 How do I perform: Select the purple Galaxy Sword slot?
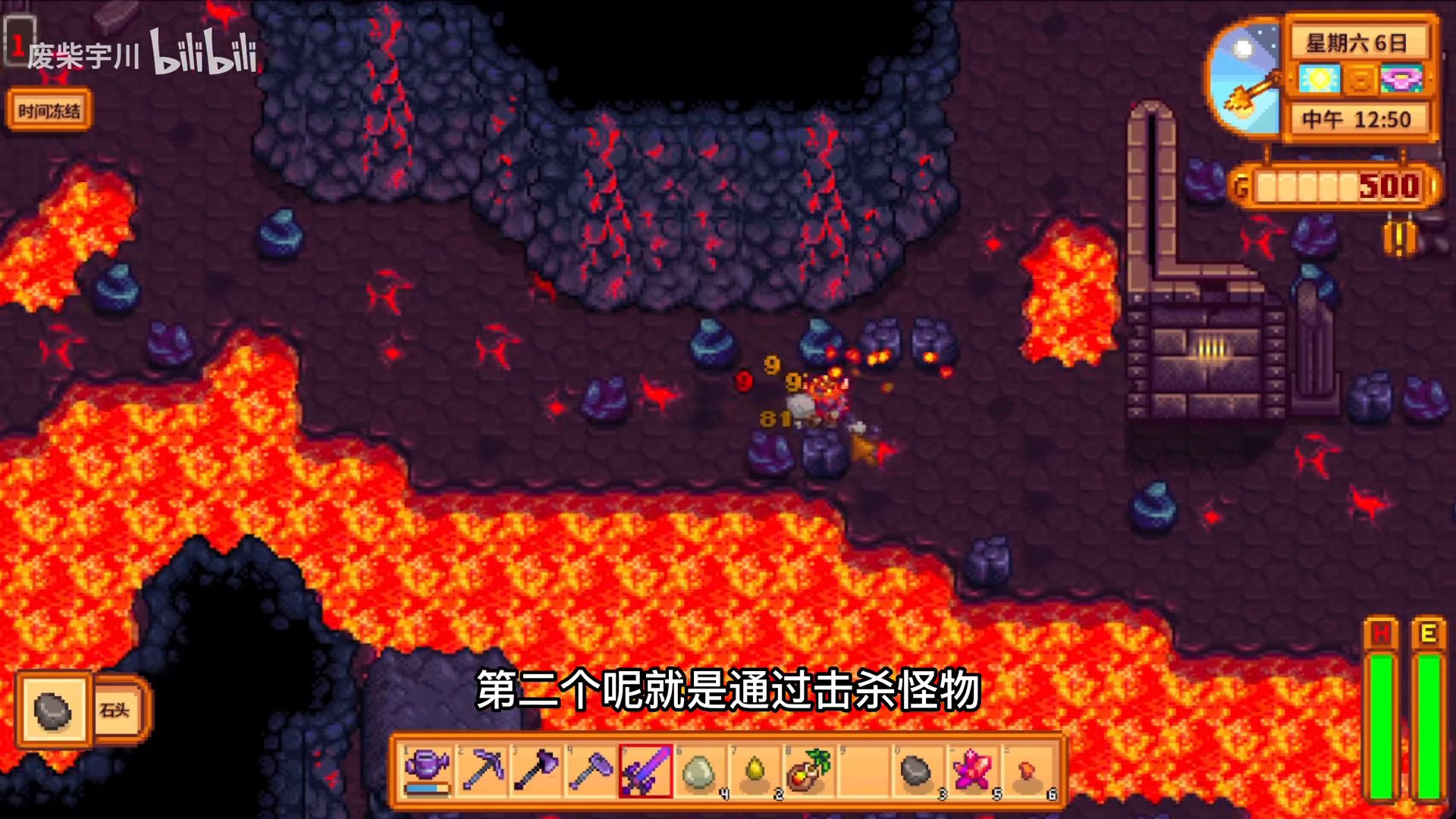(646, 770)
